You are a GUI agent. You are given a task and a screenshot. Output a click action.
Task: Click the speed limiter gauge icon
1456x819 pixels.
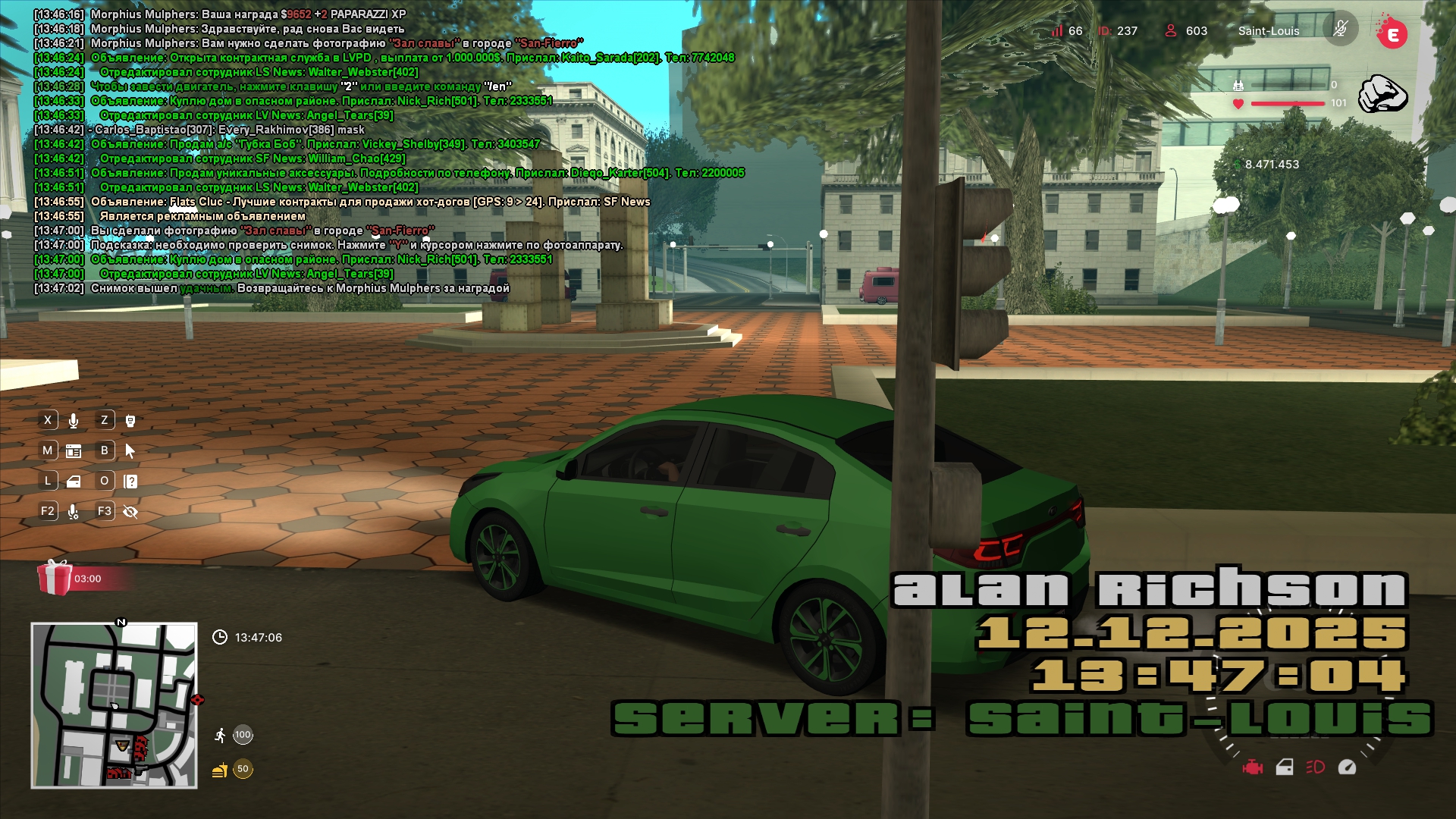point(1347,767)
